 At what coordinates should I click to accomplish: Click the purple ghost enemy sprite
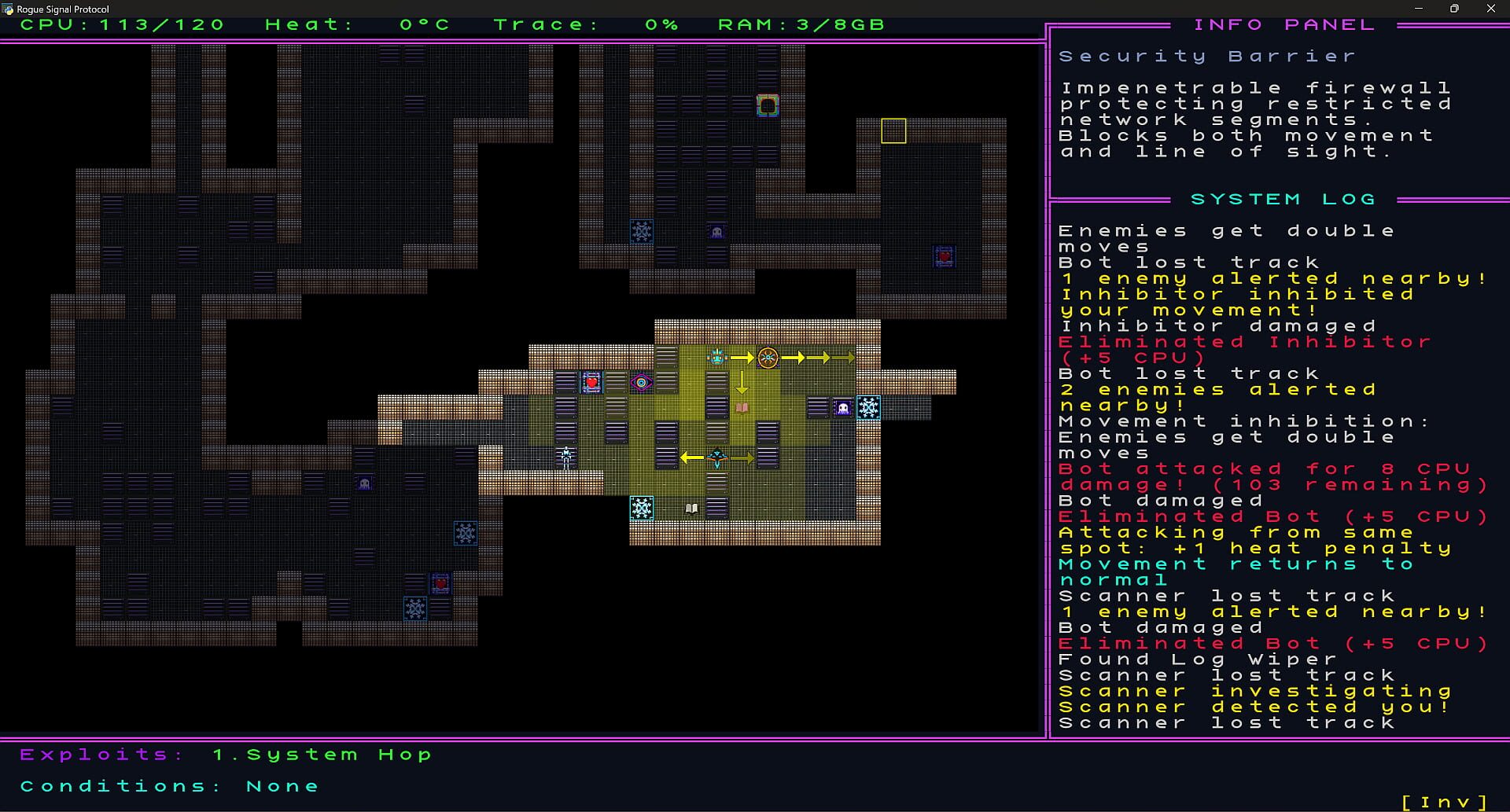click(842, 407)
